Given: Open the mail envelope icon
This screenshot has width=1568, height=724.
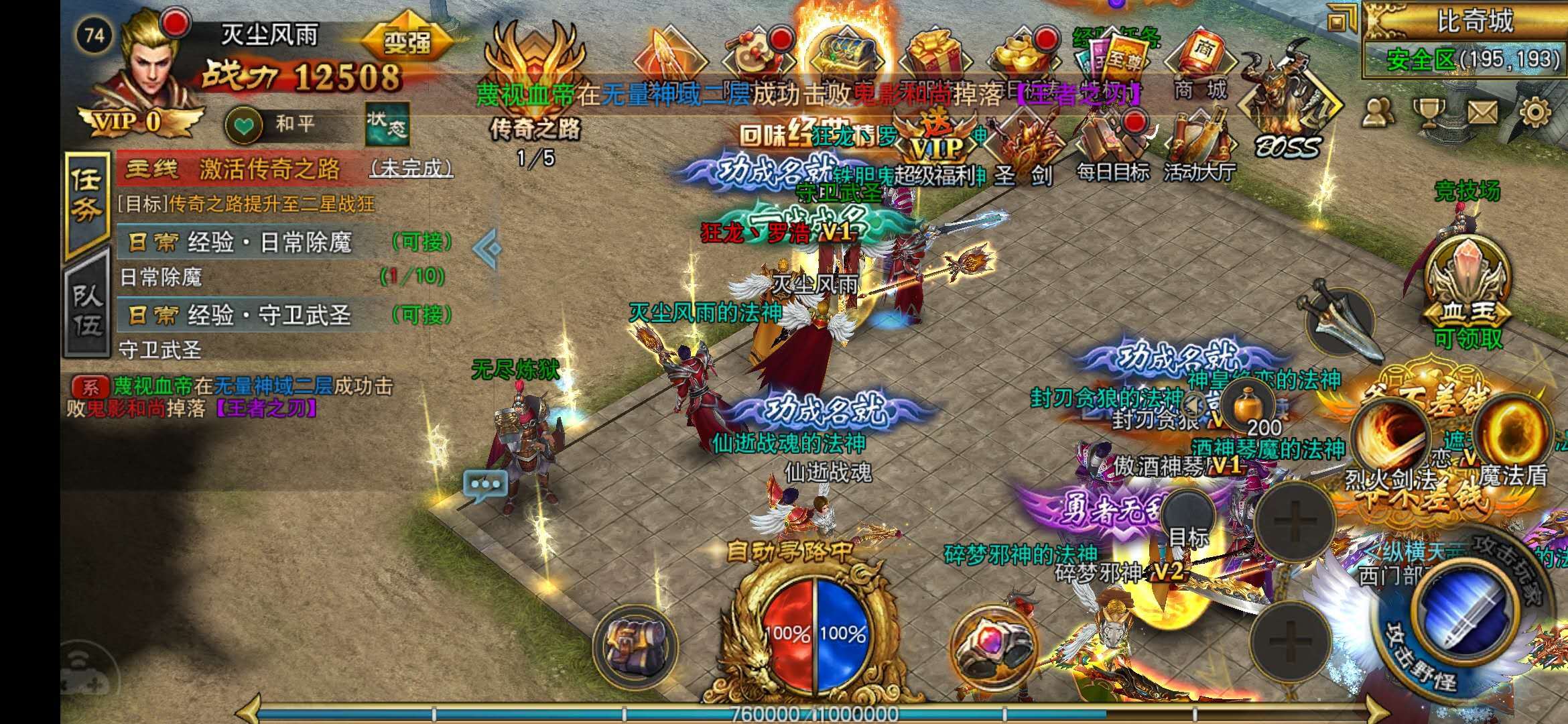Looking at the screenshot, I should [1482, 113].
